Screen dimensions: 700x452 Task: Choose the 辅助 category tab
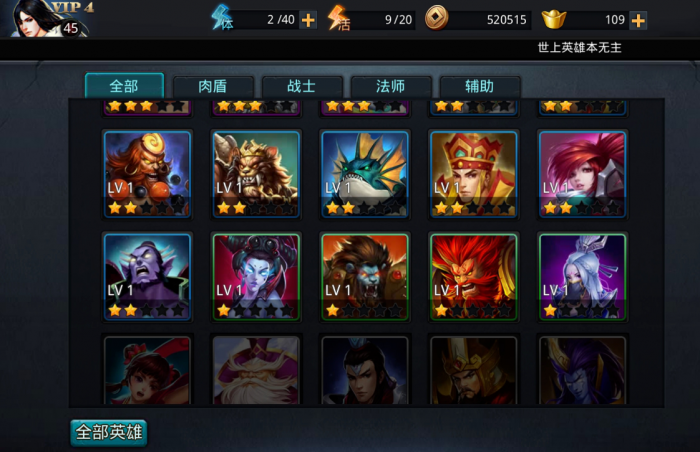[480, 87]
